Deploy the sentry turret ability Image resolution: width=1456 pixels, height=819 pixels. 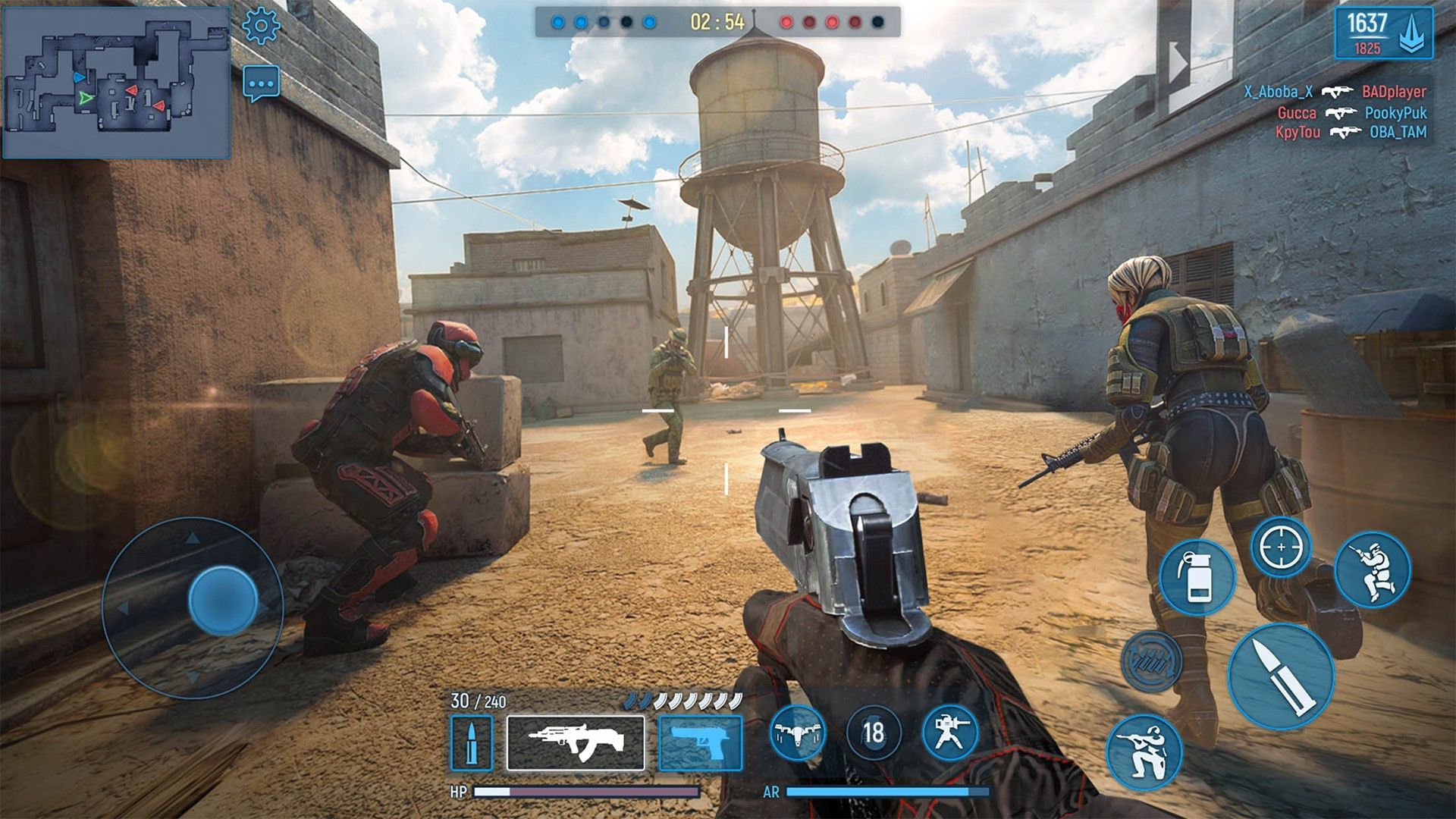(949, 733)
